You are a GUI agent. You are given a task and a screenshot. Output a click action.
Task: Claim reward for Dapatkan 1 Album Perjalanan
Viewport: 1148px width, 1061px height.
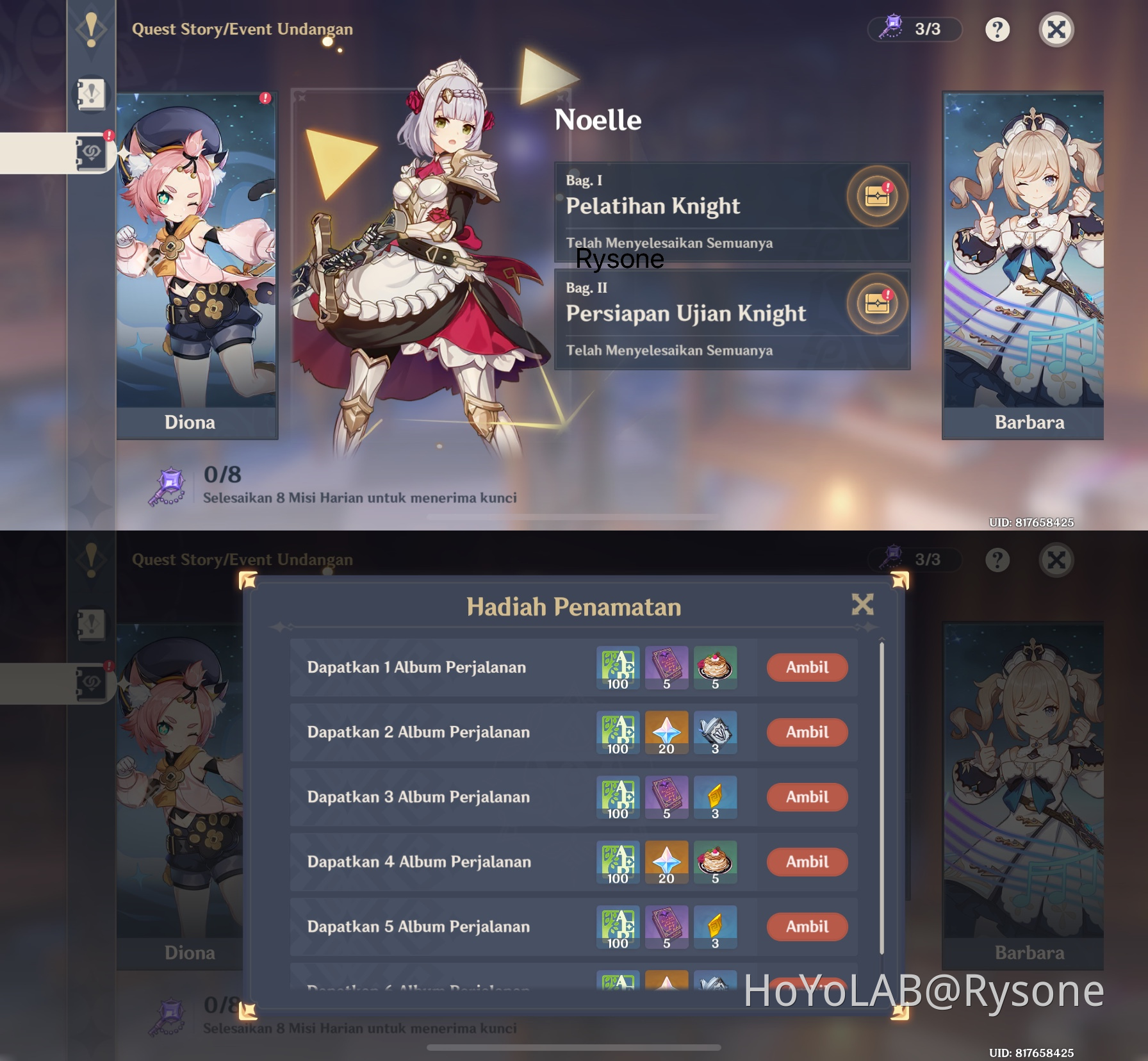807,668
